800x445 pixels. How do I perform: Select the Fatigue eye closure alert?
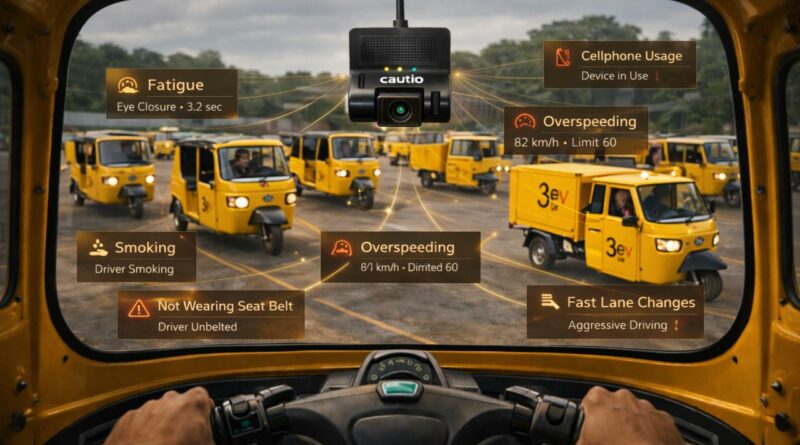171,93
